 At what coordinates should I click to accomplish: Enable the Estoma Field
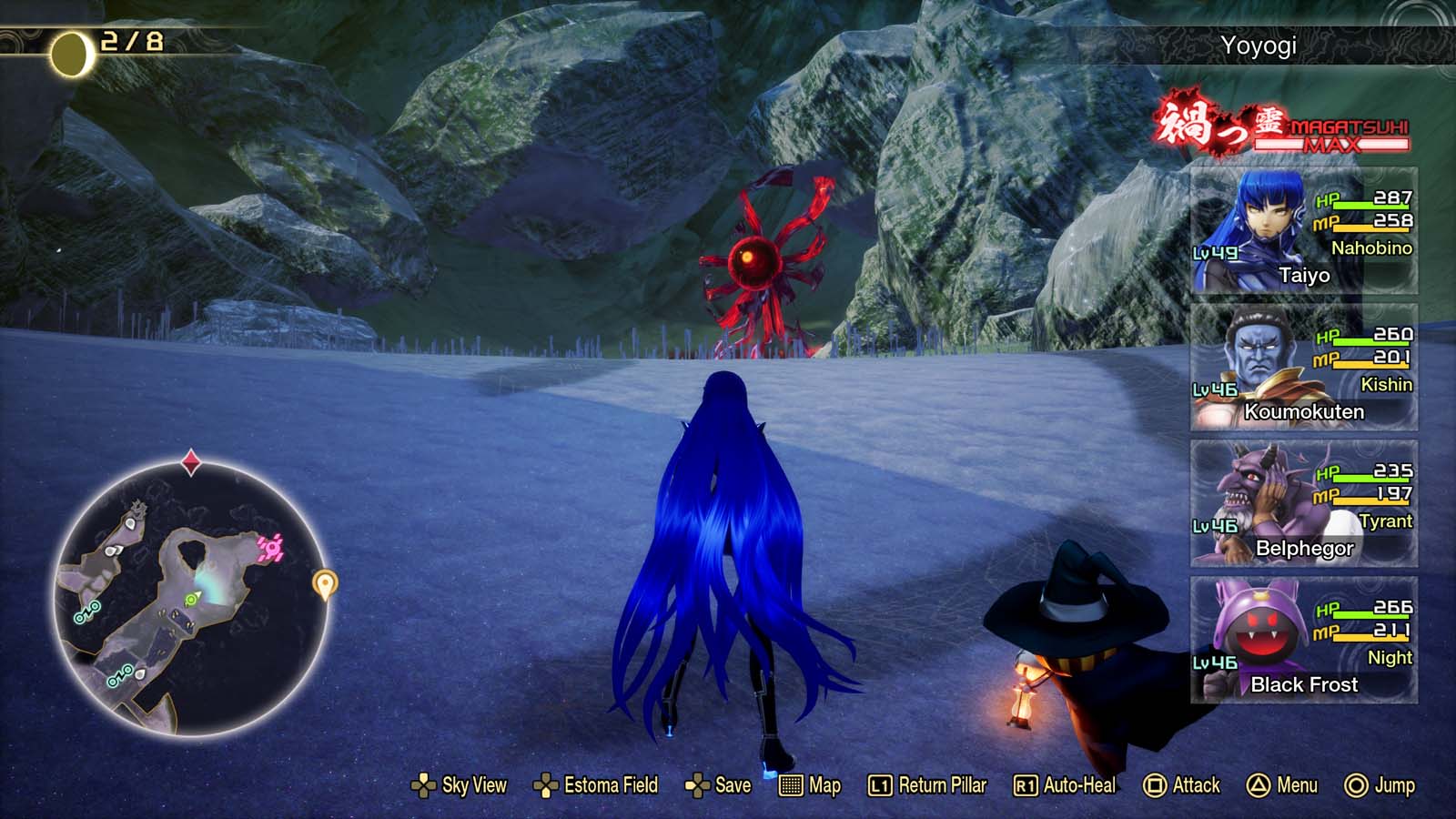546,784
